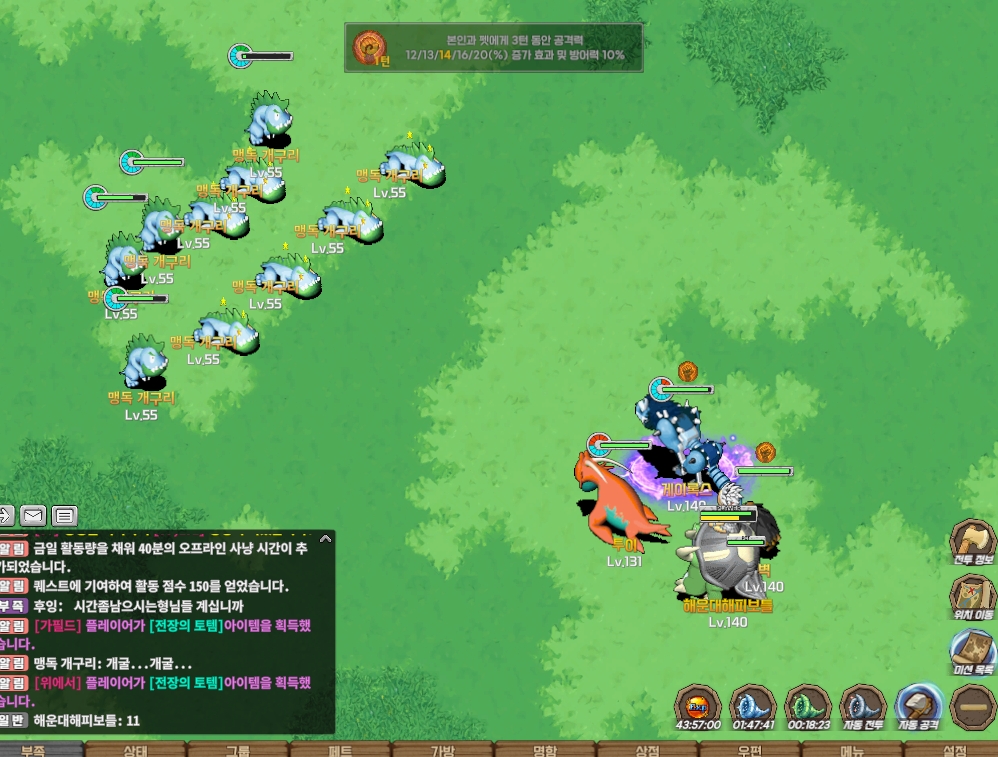Viewport: 998px width, 757px height.
Task: Select the green horn buff icon
Action: [808, 706]
